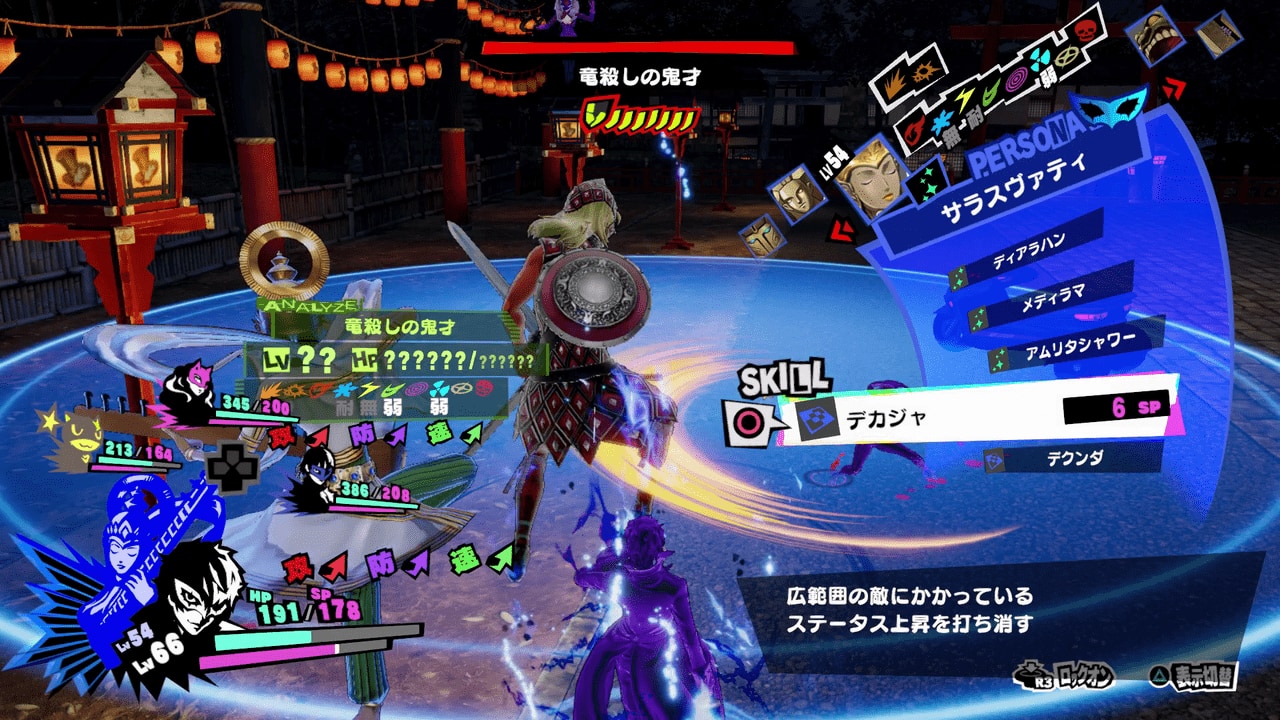Select デクンダ in the skill list
Image resolution: width=1280 pixels, height=720 pixels.
tap(1073, 457)
